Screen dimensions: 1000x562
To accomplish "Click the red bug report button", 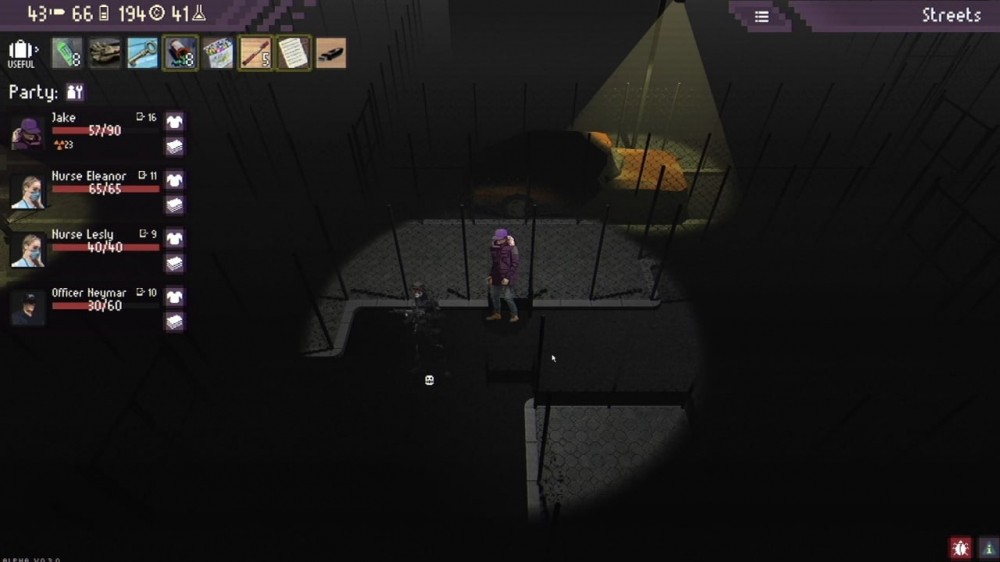I will click(x=960, y=547).
